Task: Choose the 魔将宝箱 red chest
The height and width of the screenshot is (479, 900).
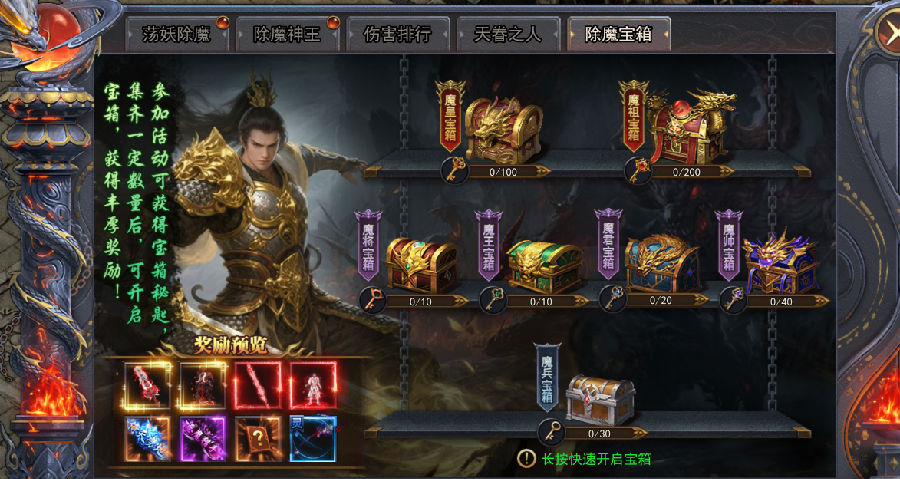Action: click(x=421, y=262)
